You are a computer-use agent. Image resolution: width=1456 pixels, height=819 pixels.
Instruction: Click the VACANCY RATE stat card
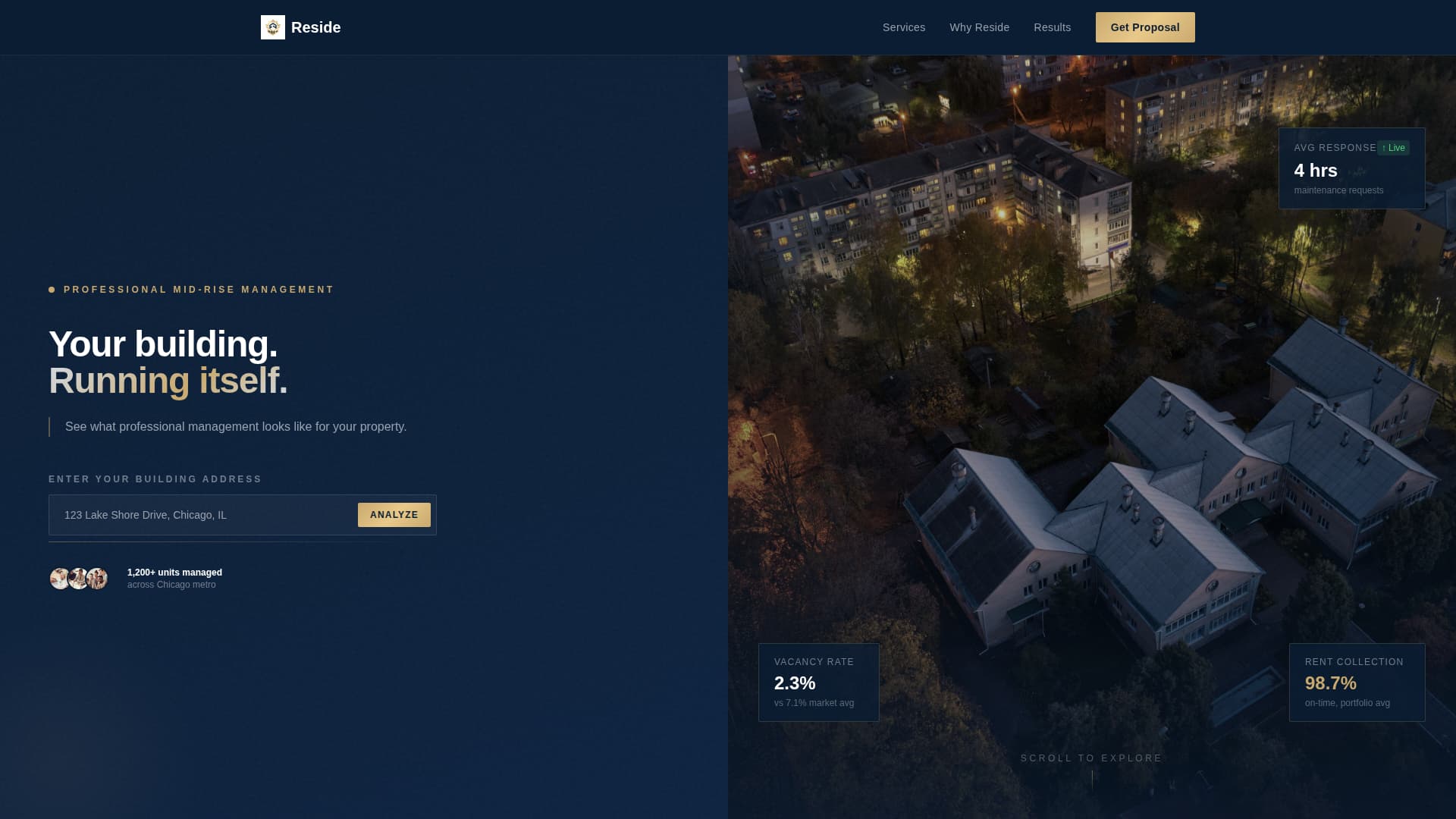click(x=818, y=682)
